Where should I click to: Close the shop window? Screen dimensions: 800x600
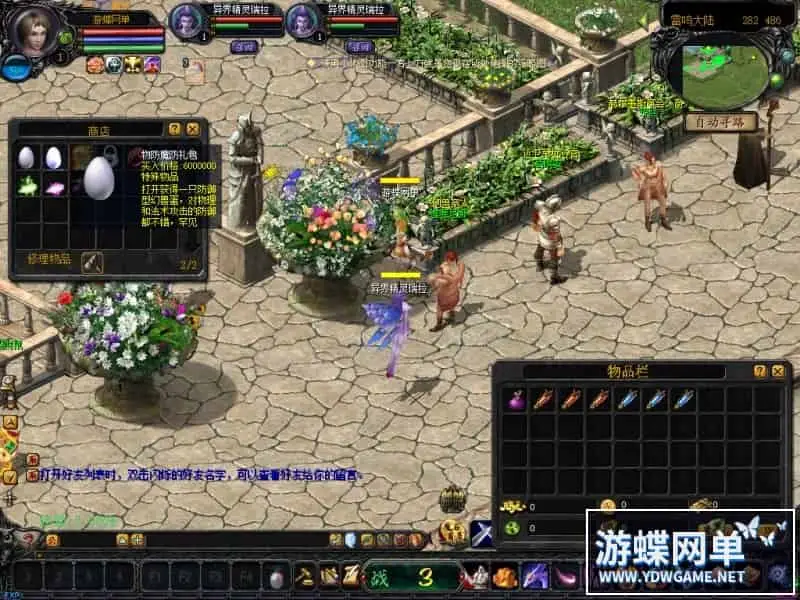click(191, 129)
